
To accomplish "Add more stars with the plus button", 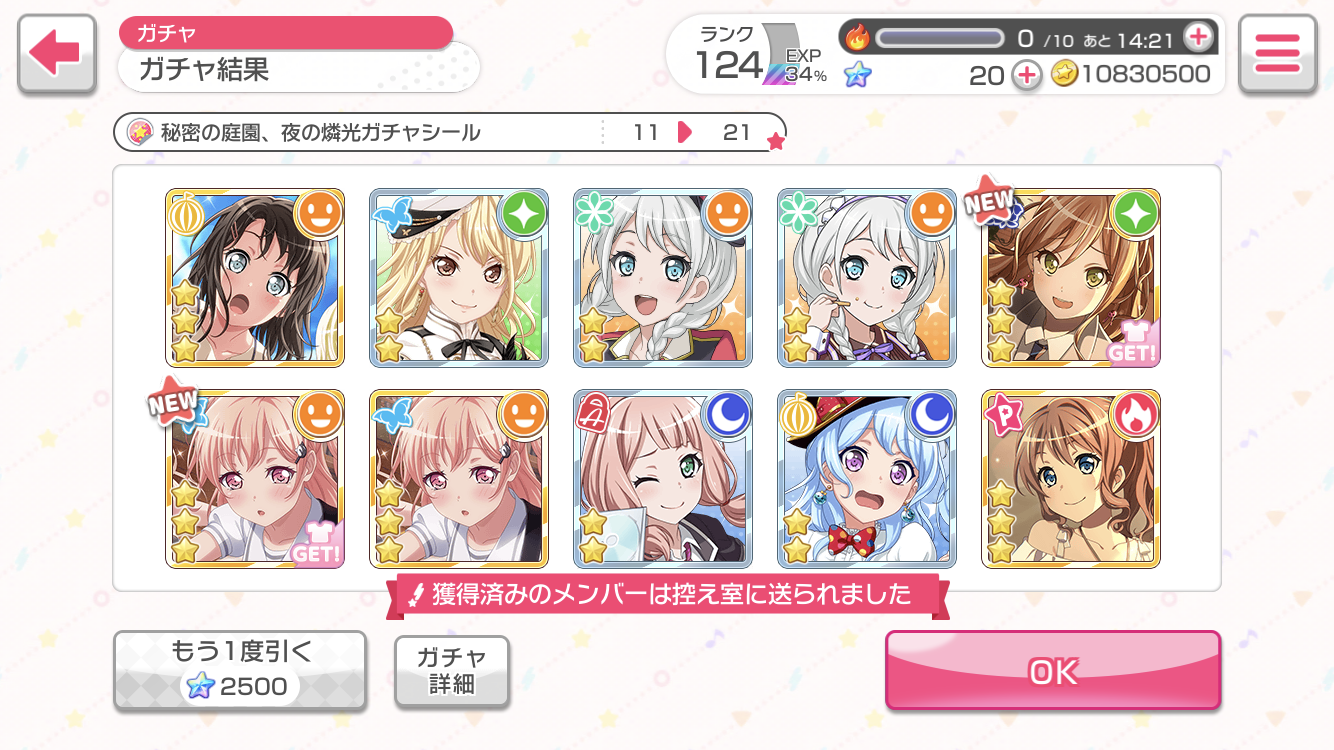I will click(x=1026, y=75).
